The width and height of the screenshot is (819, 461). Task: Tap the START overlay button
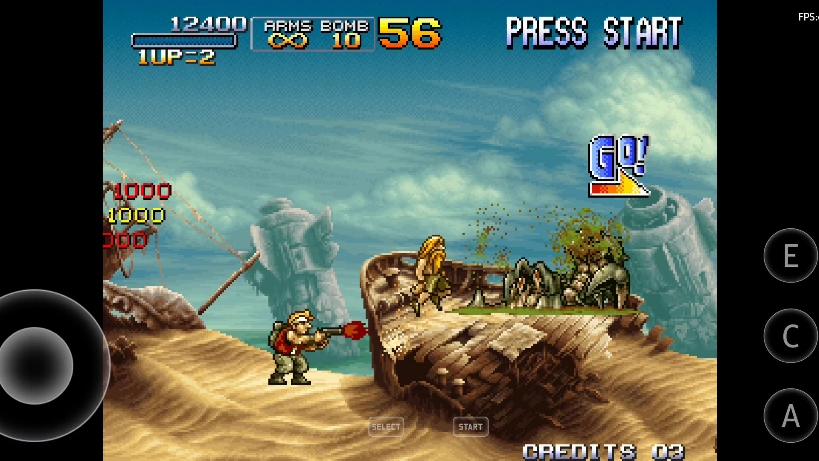pos(470,427)
